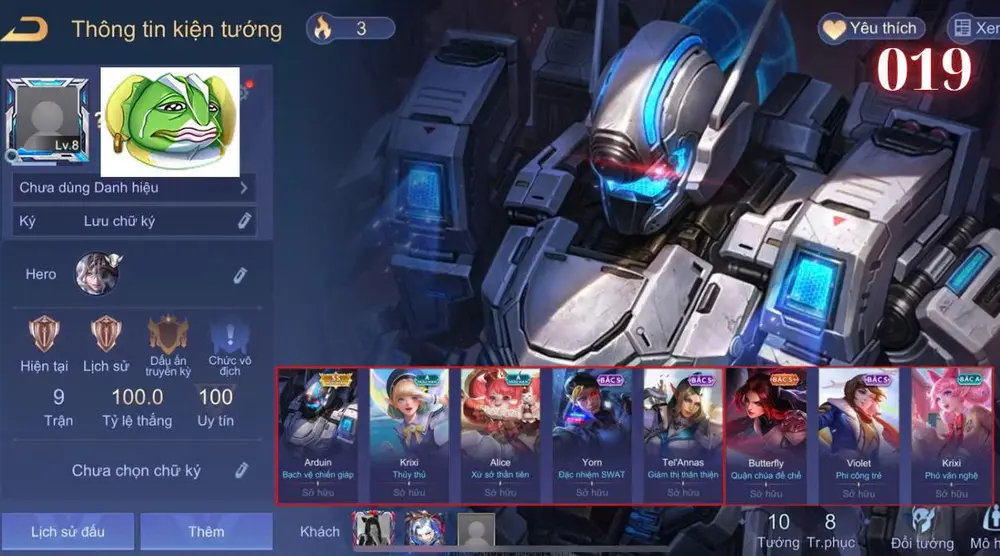Pick the Tel'Annas Giám thị thân thiện card
1000x556 pixels.
tap(682, 436)
